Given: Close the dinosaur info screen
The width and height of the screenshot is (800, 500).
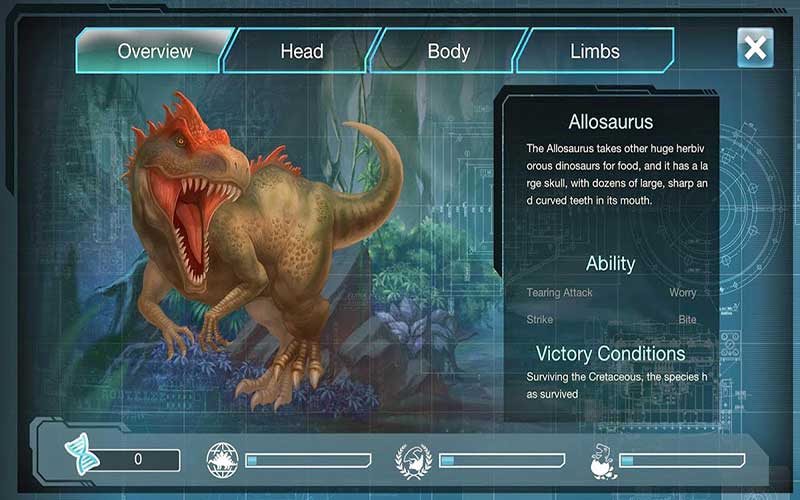Looking at the screenshot, I should 756,47.
